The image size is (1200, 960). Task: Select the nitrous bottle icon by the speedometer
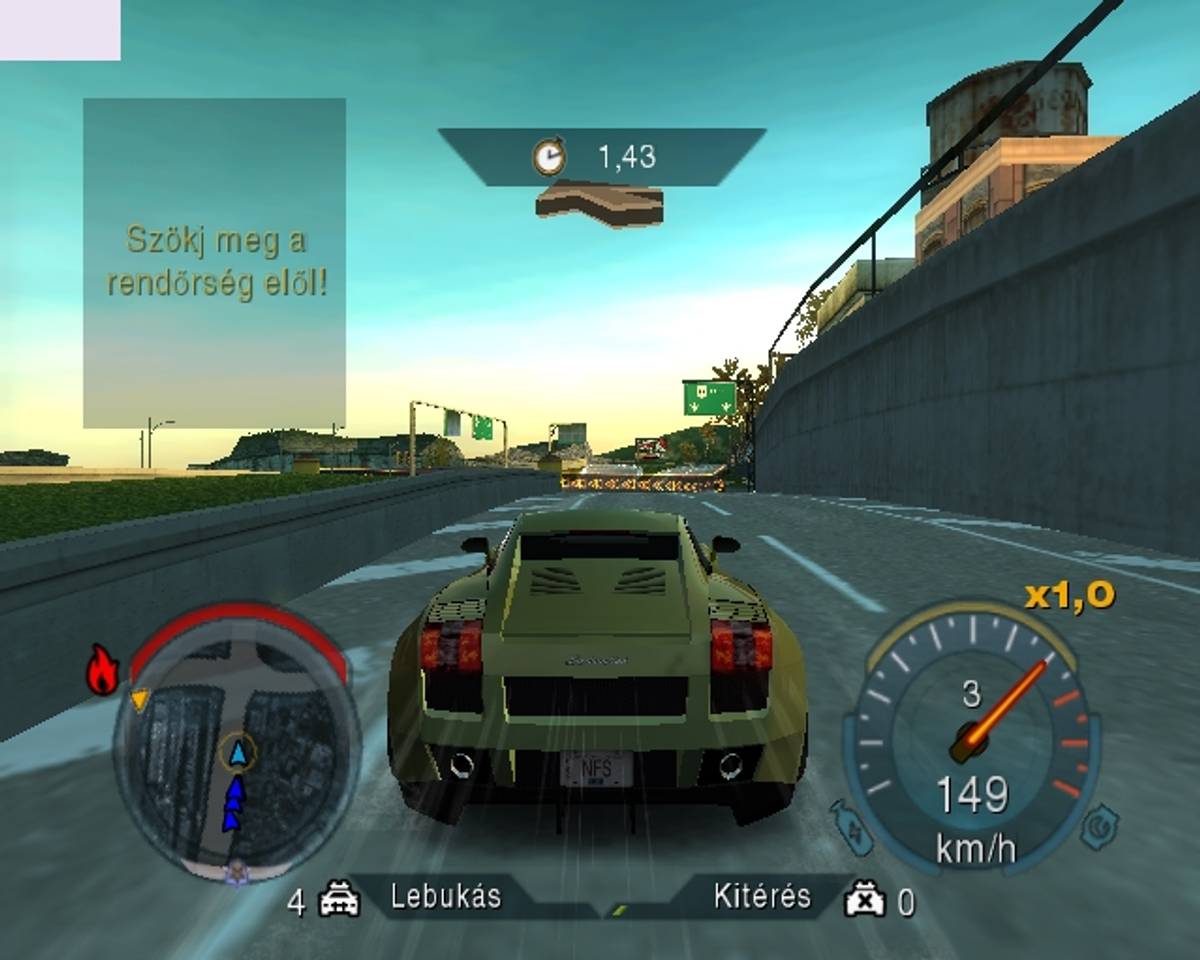pos(849,826)
